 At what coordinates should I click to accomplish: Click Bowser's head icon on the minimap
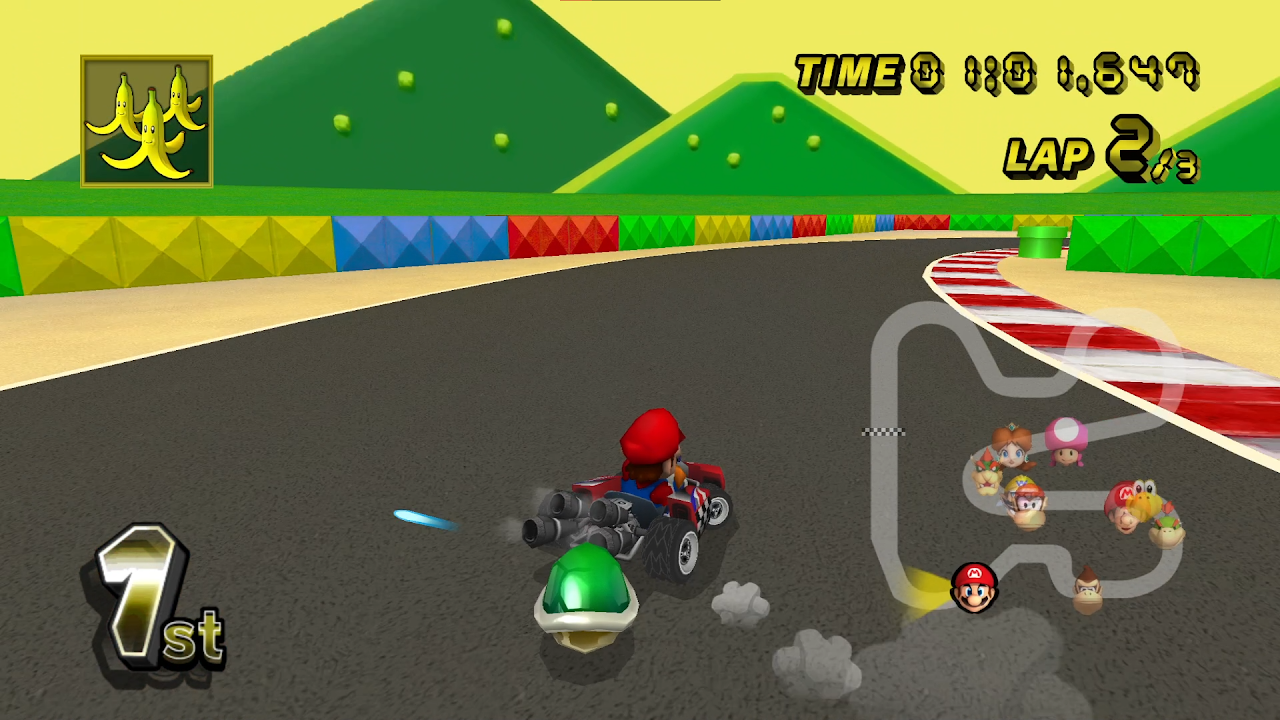(988, 473)
